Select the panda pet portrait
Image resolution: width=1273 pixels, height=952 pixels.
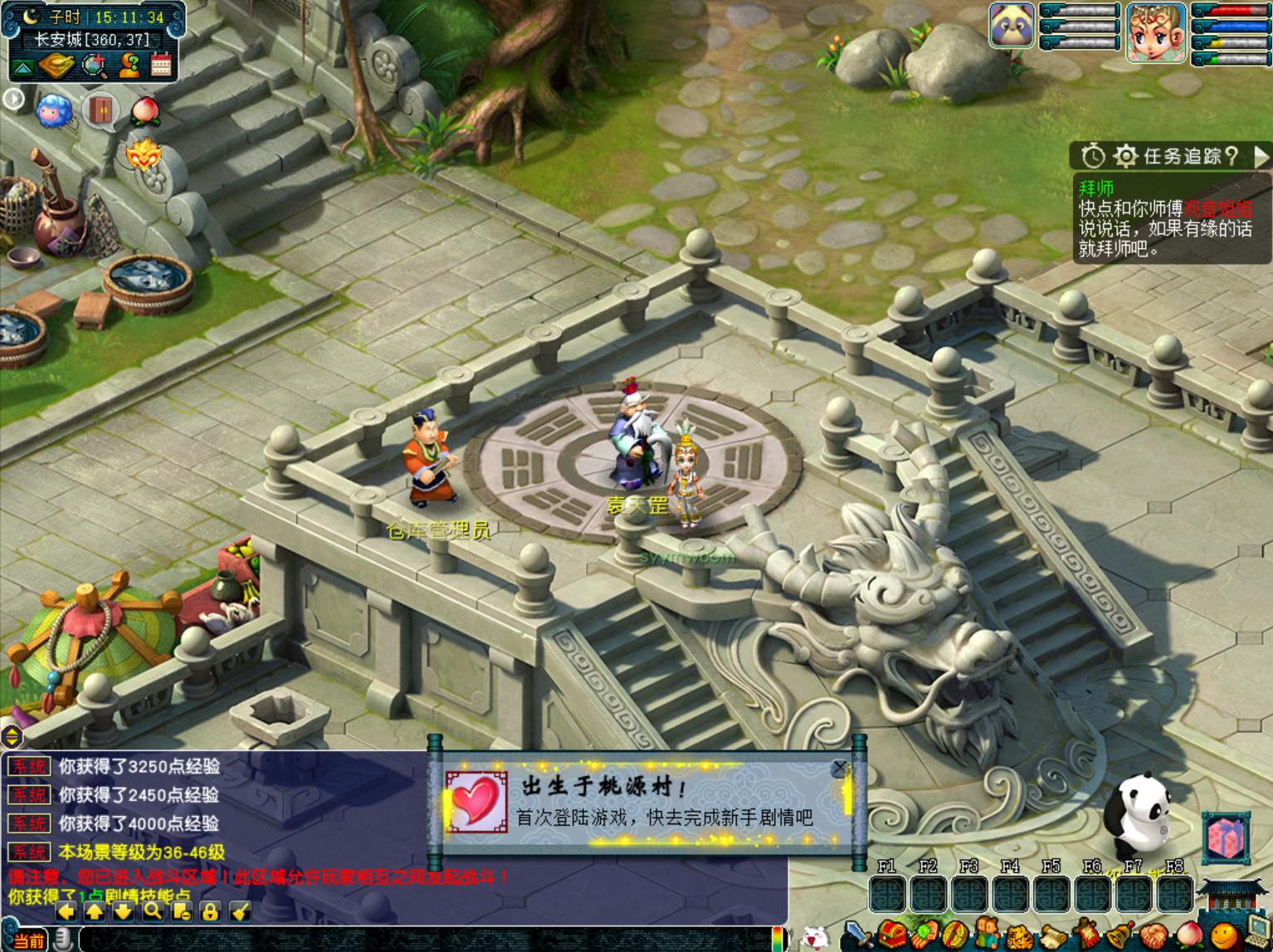coord(1012,25)
